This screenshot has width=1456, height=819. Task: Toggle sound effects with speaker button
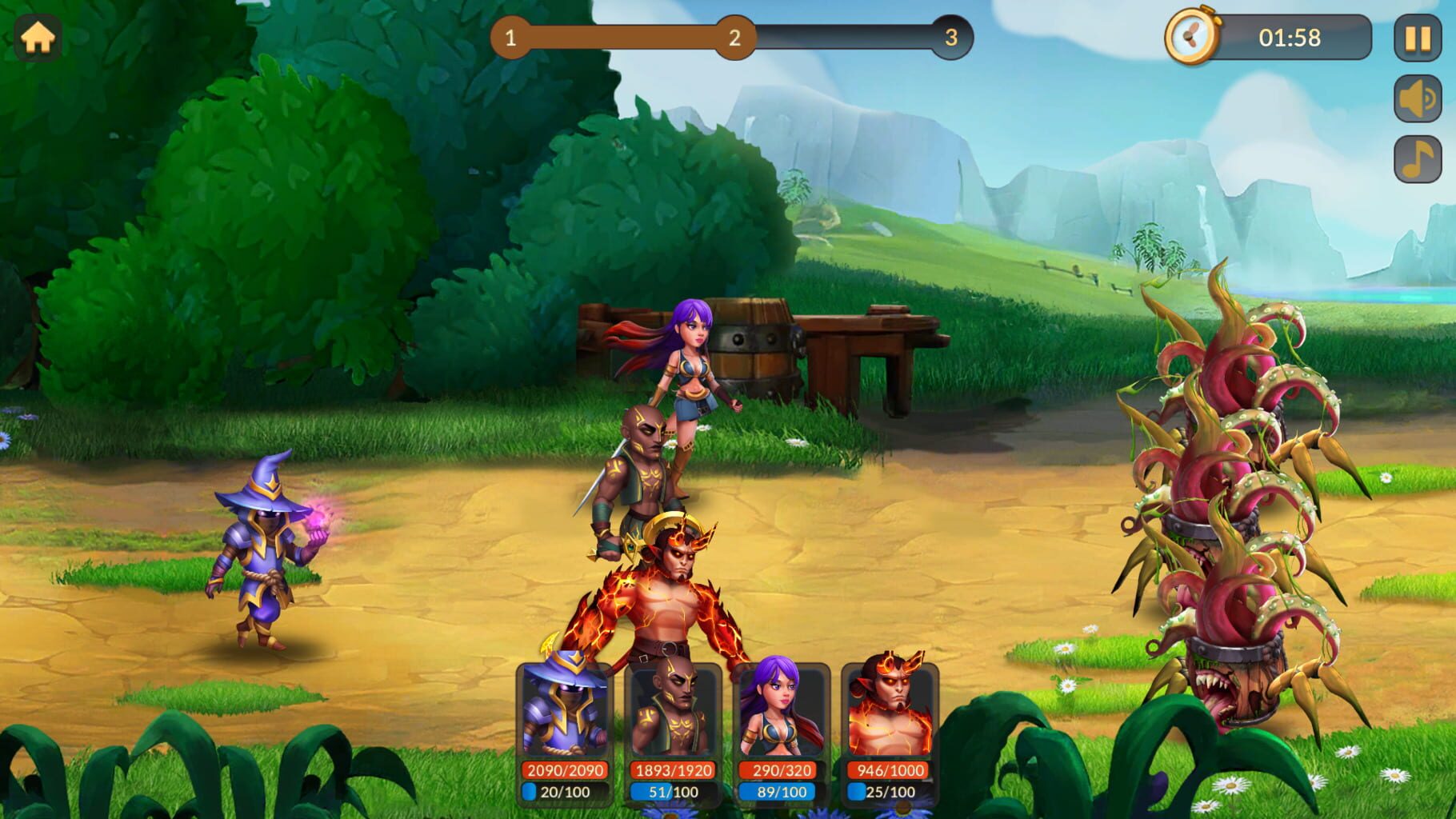coord(1417,99)
